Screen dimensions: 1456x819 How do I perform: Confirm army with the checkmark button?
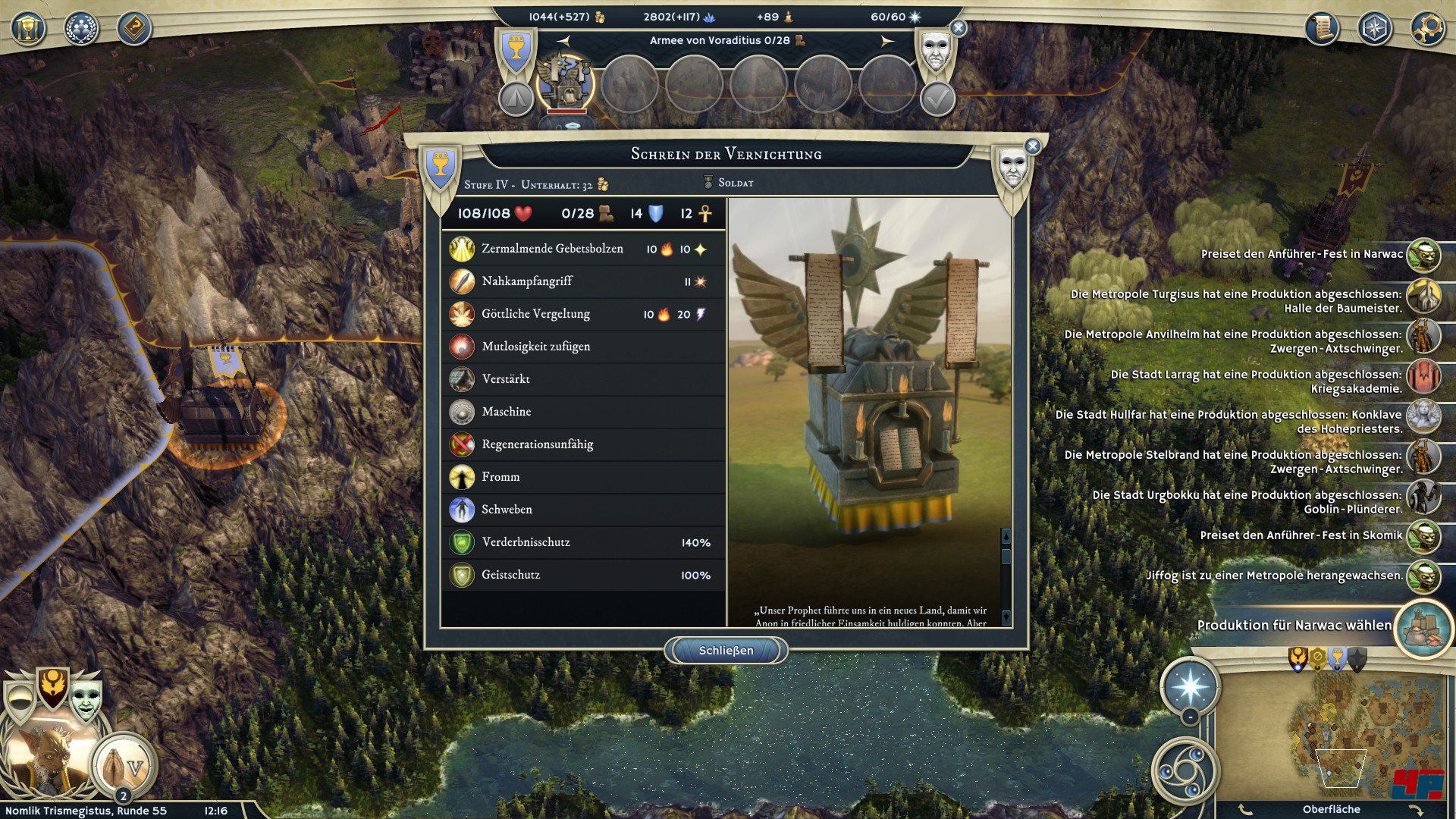[937, 99]
